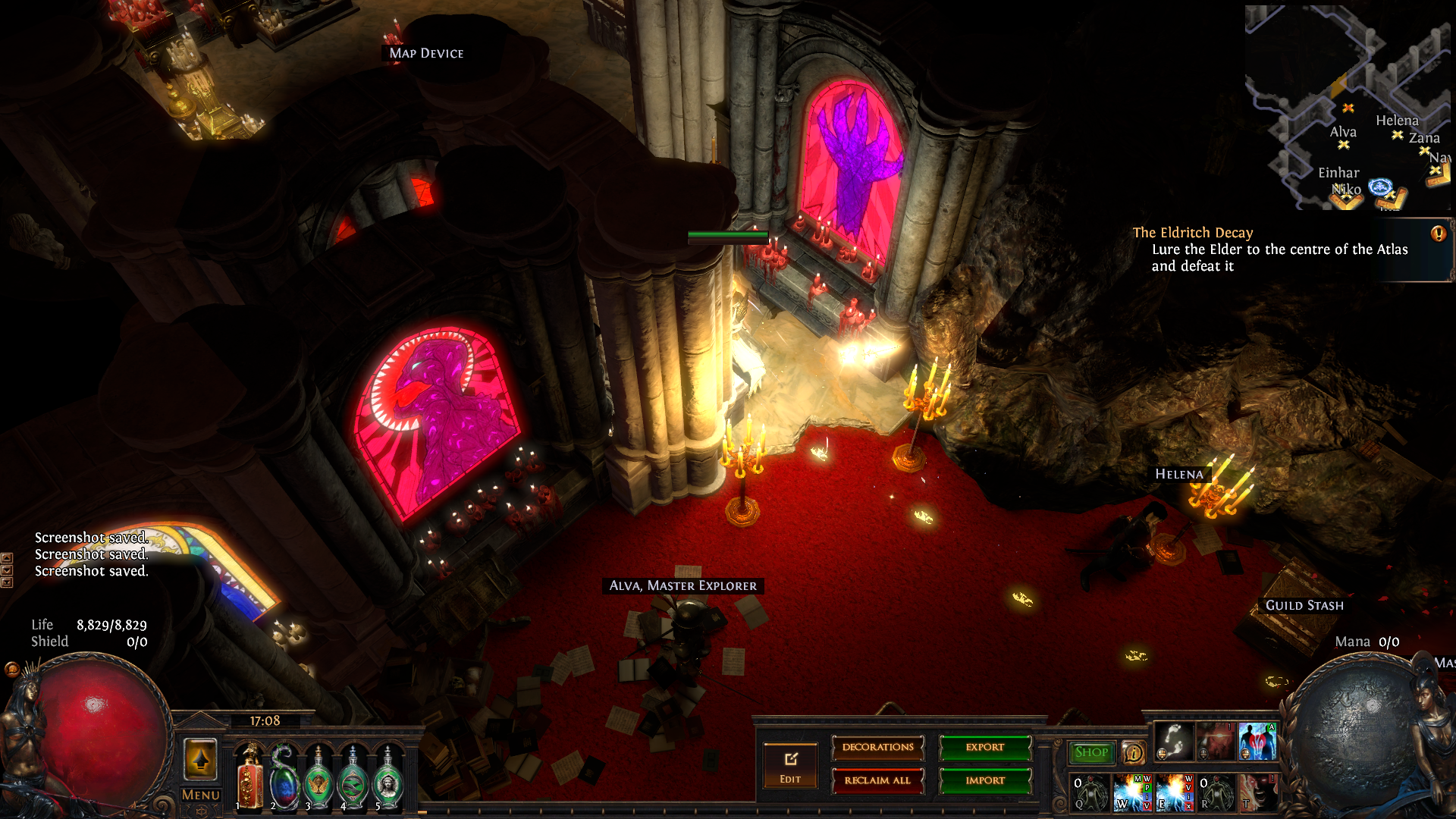Viewport: 1456px width, 819px height.
Task: Open the green Shop button
Action: pyautogui.click(x=1091, y=752)
